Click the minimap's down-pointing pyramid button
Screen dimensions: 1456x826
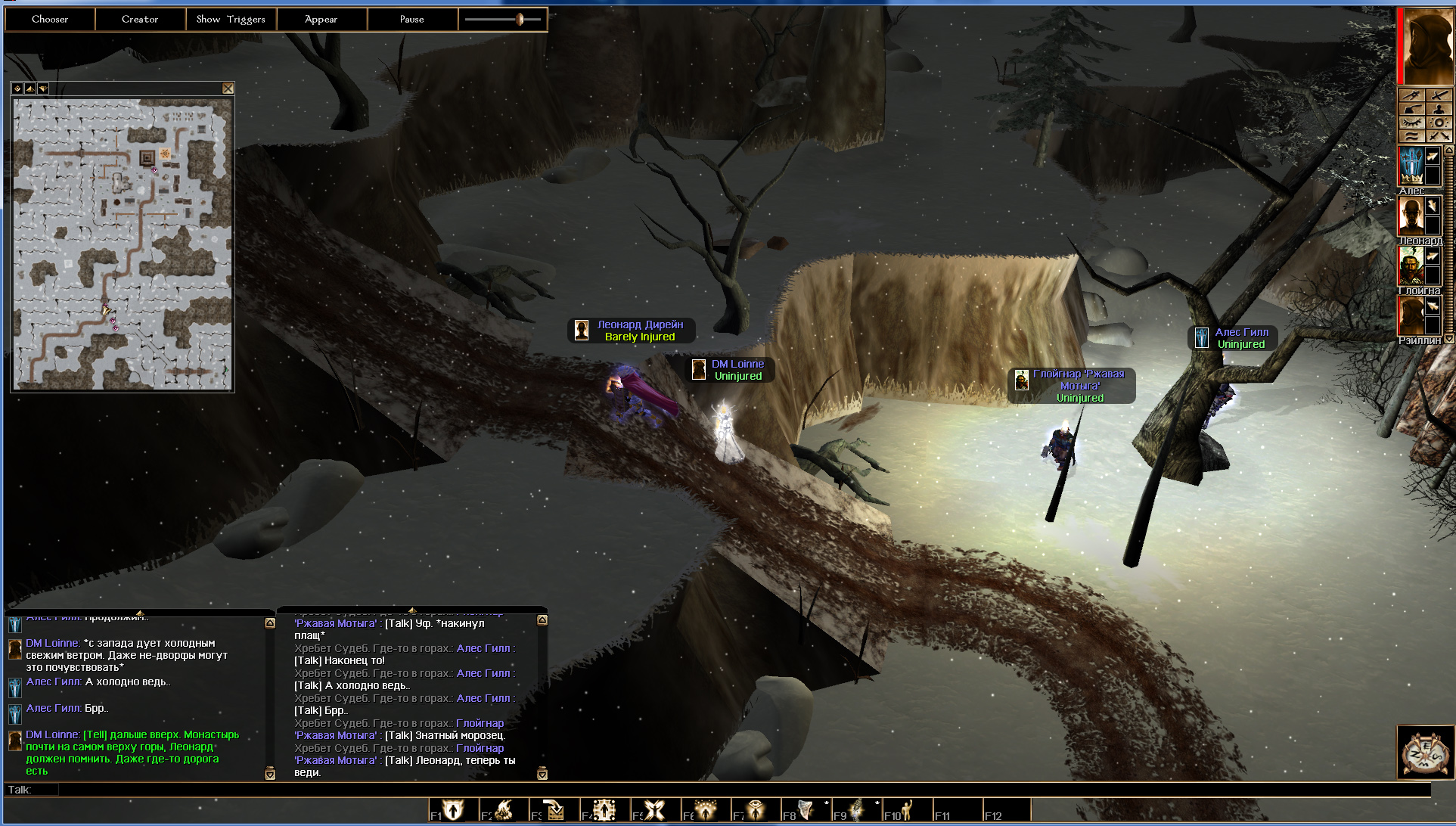click(x=43, y=88)
